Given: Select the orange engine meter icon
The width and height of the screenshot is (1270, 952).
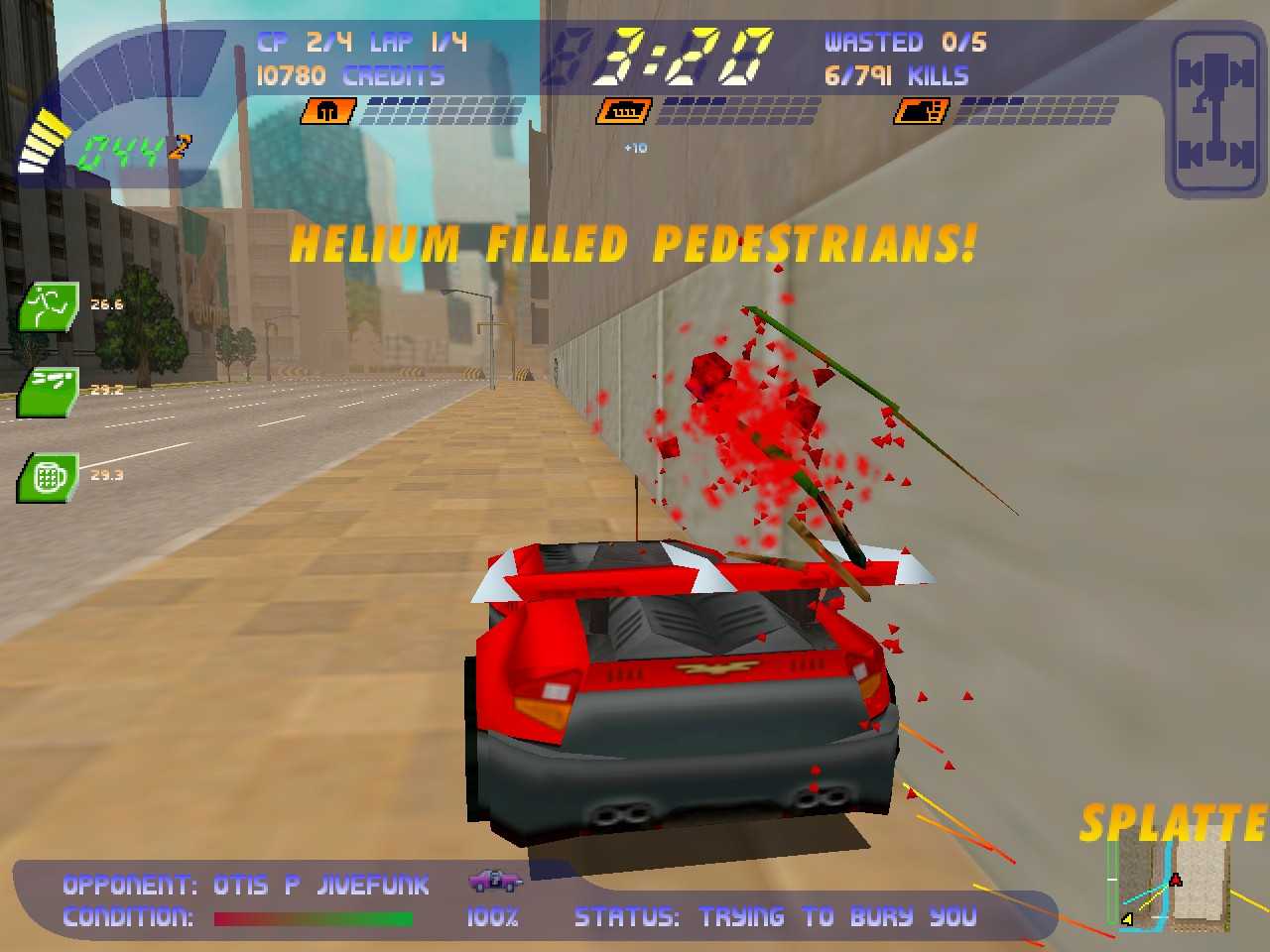Looking at the screenshot, I should (623, 111).
